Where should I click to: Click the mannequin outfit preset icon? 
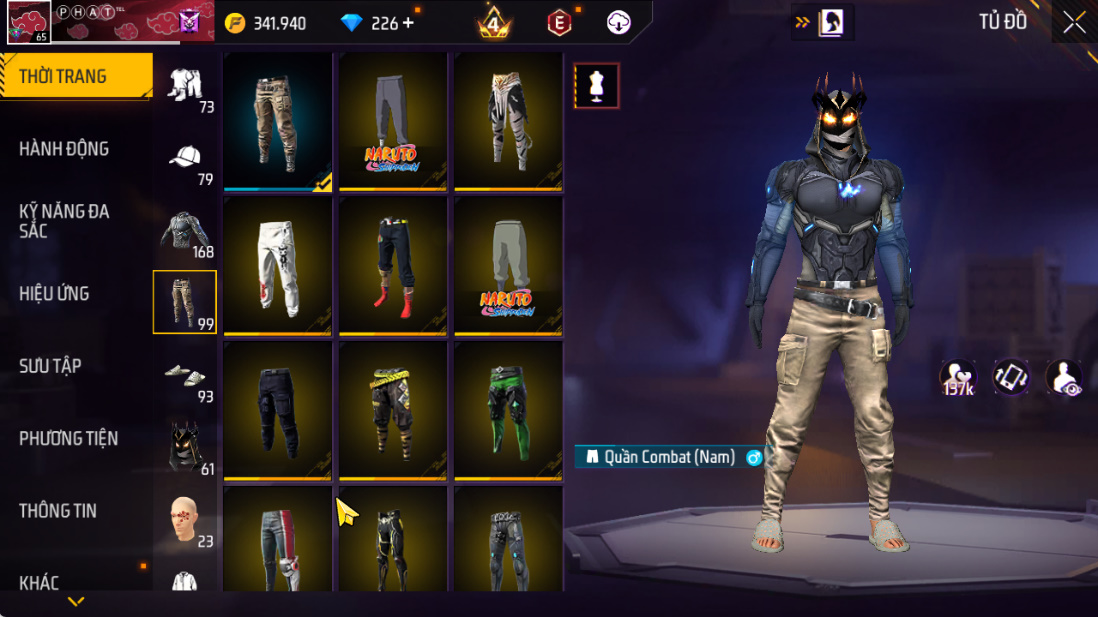coord(596,86)
